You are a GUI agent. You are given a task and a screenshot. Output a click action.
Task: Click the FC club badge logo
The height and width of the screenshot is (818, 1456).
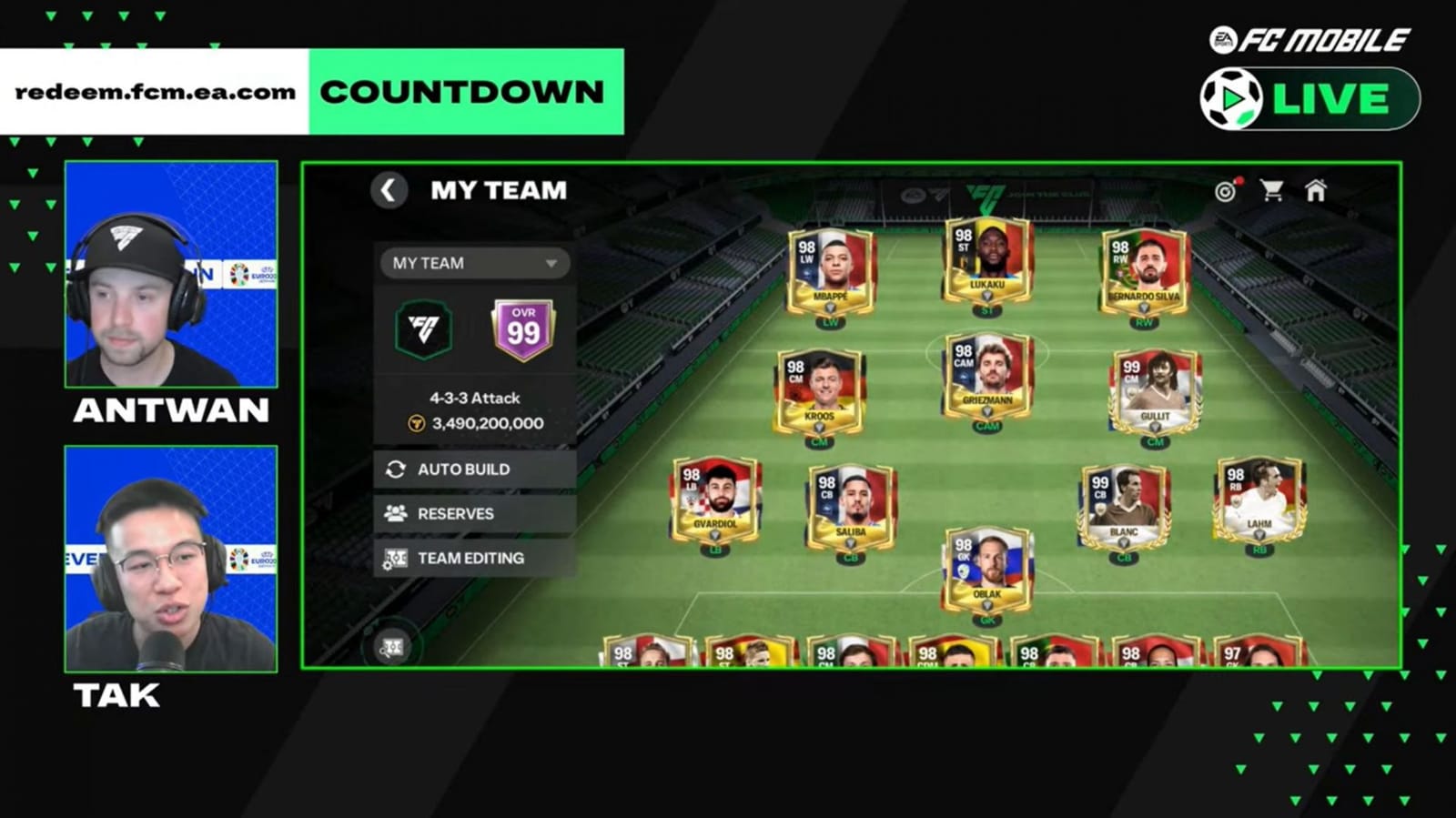point(421,331)
